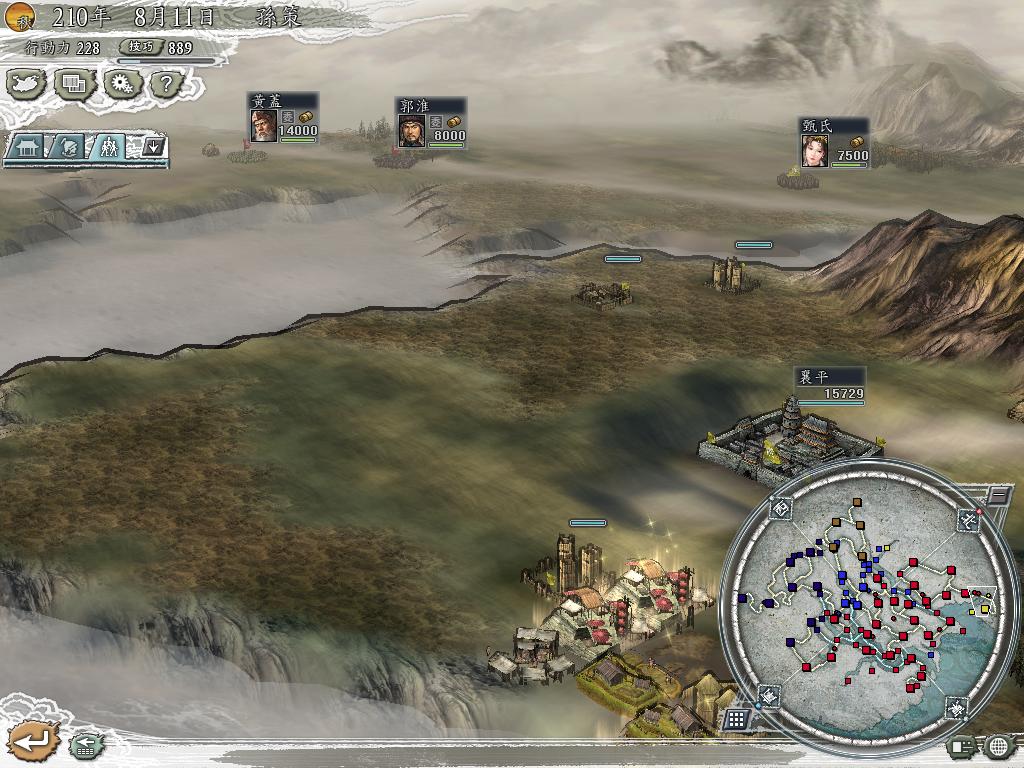Switch to the horse cavalry tab
The image size is (1024, 768).
click(66, 147)
